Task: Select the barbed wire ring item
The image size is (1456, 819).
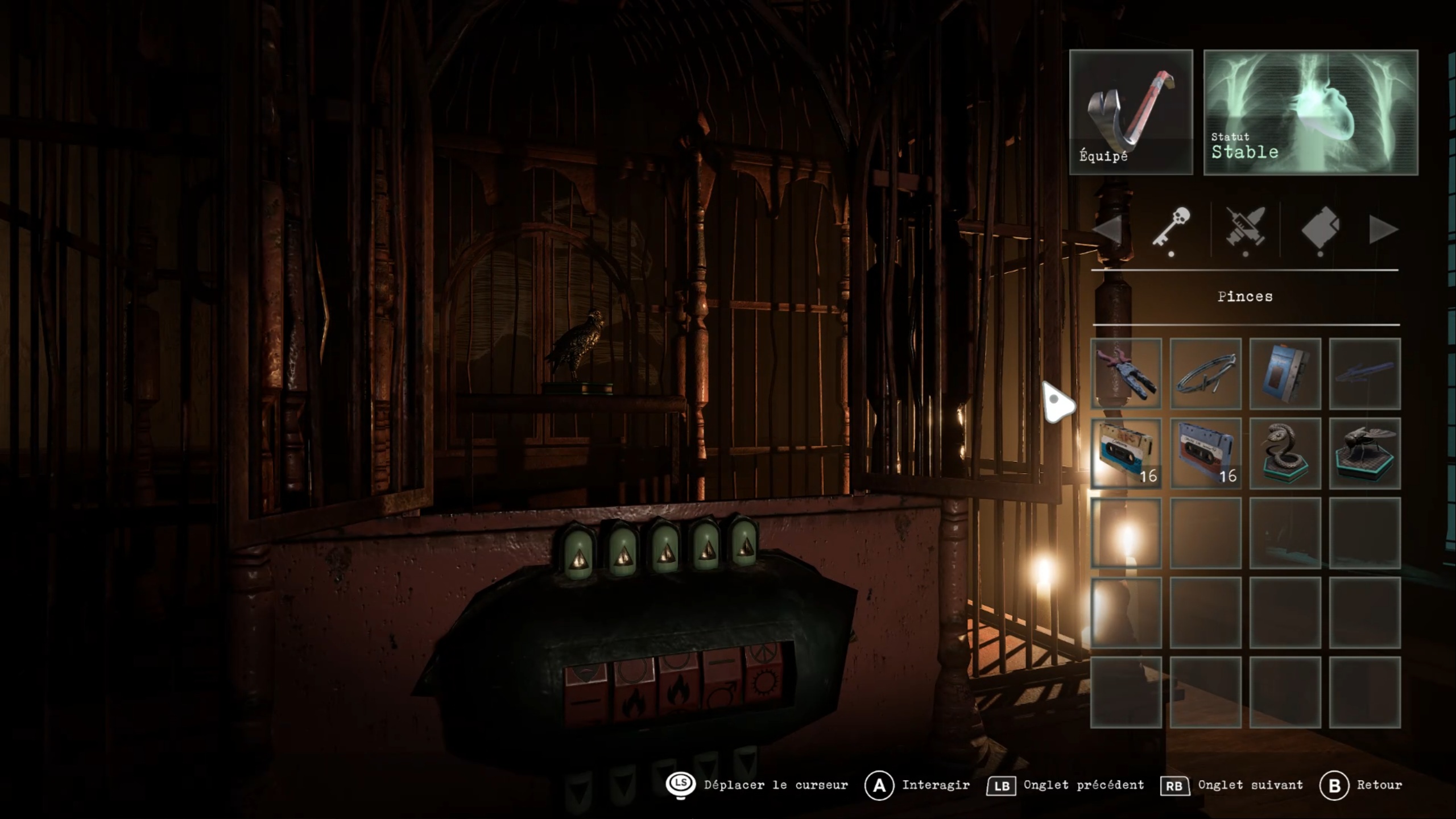Action: [x=1205, y=374]
